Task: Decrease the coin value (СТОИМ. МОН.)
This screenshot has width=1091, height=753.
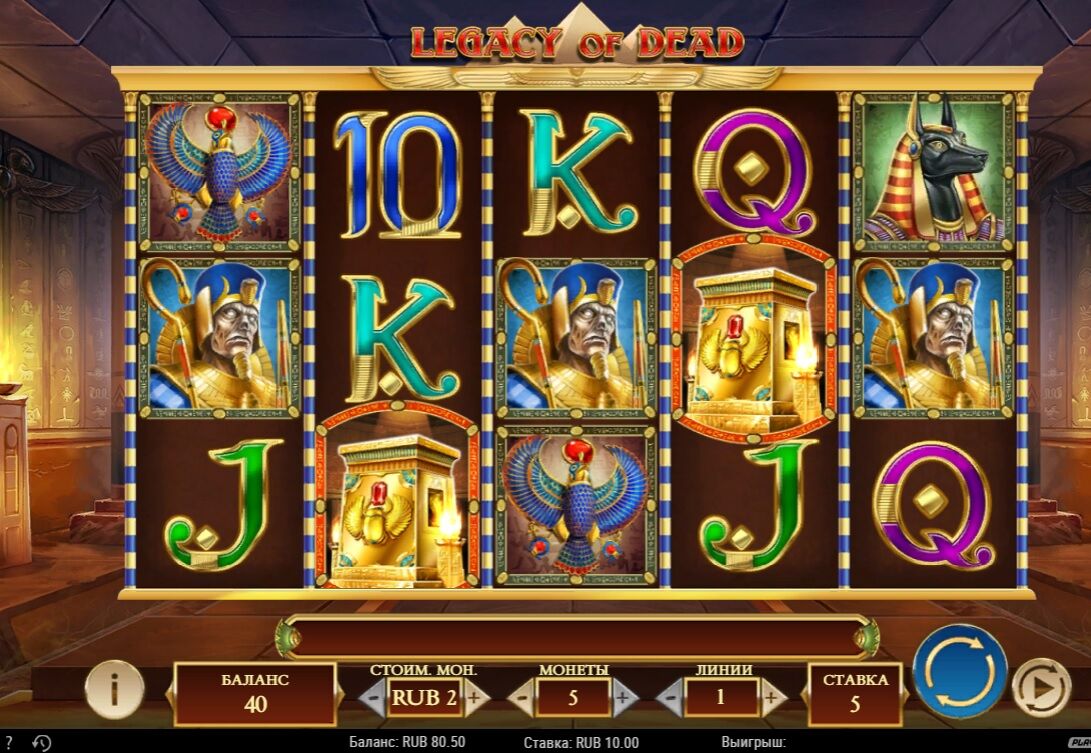Action: coord(371,696)
